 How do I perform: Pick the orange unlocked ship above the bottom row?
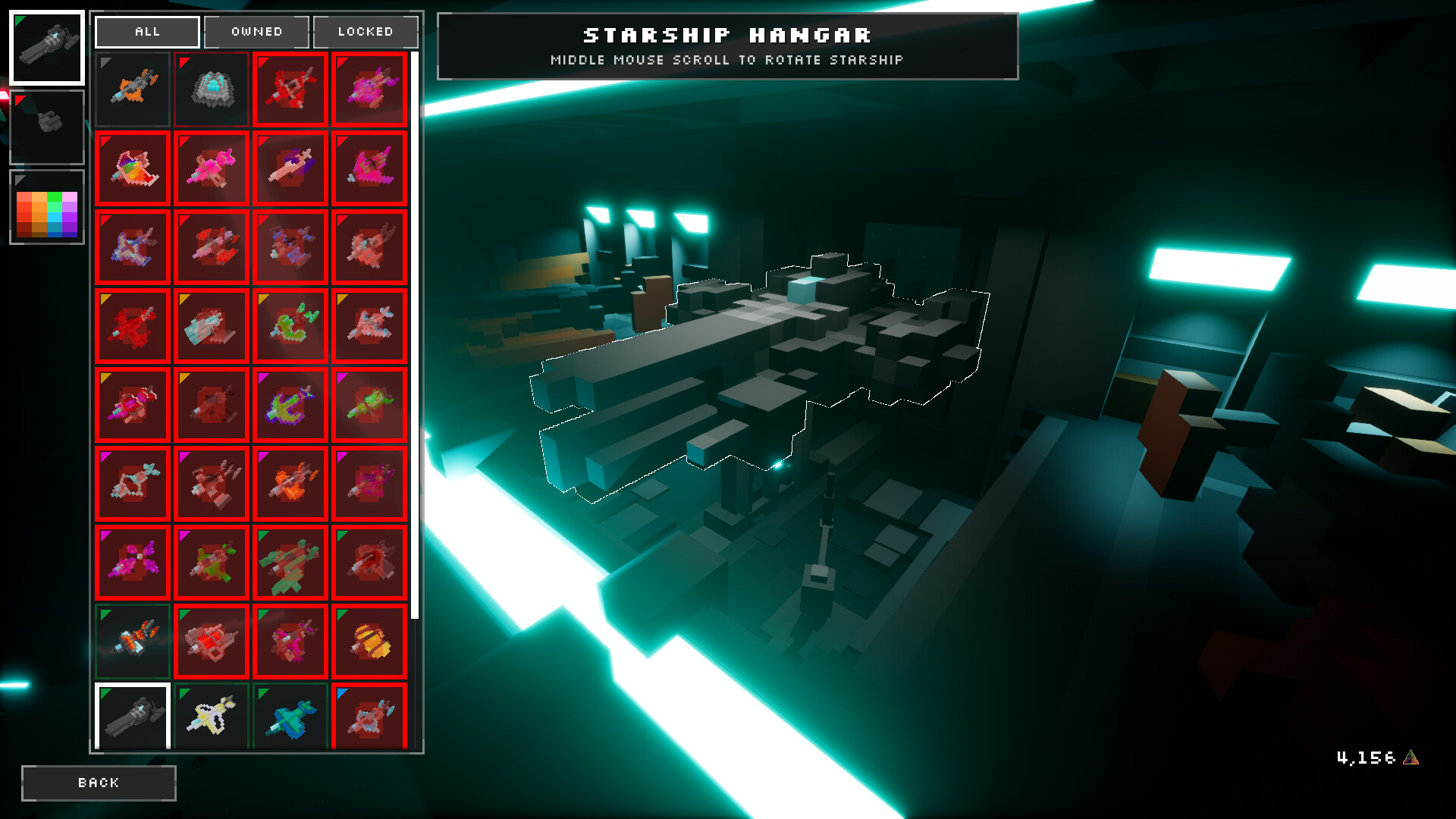pos(133,641)
